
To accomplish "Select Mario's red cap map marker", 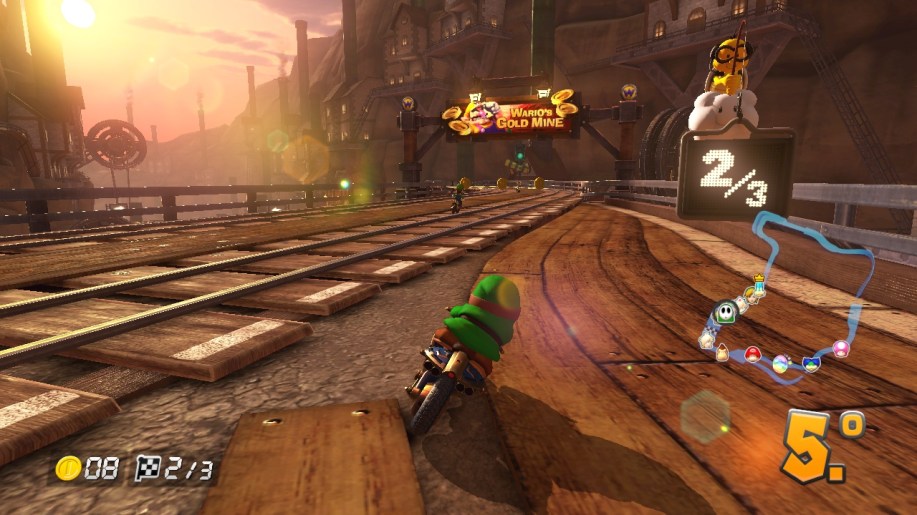I will pos(752,354).
